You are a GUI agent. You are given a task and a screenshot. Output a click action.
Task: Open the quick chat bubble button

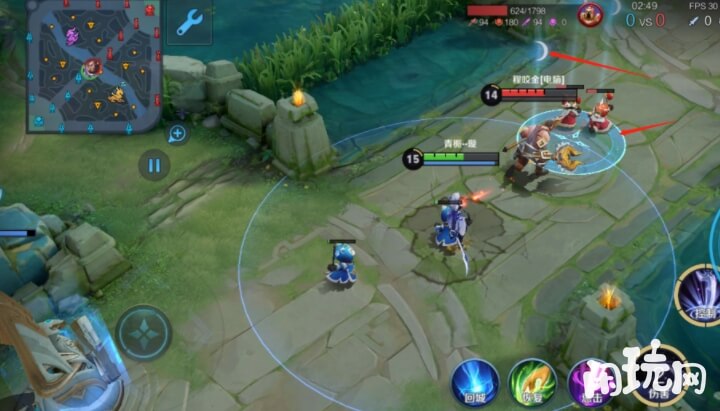177,133
